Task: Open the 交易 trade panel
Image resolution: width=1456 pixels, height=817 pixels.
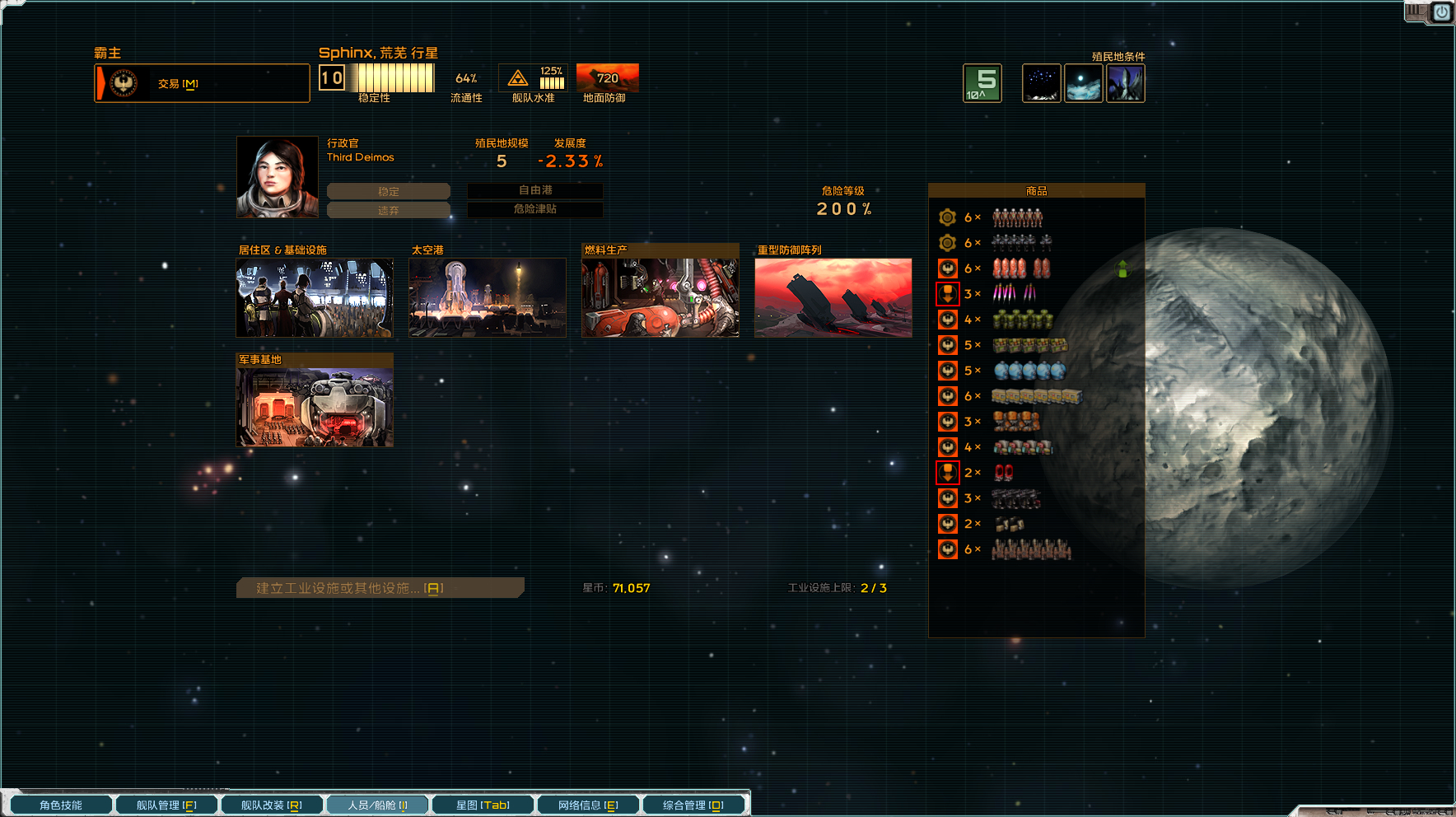Action: tap(202, 83)
